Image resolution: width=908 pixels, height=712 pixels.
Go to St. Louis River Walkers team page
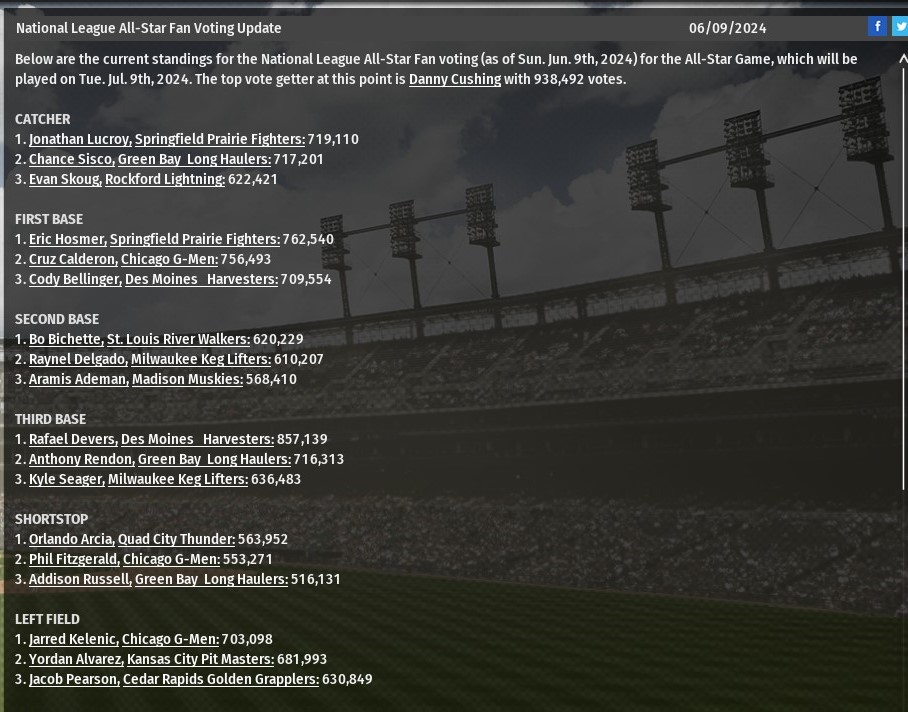click(x=178, y=339)
